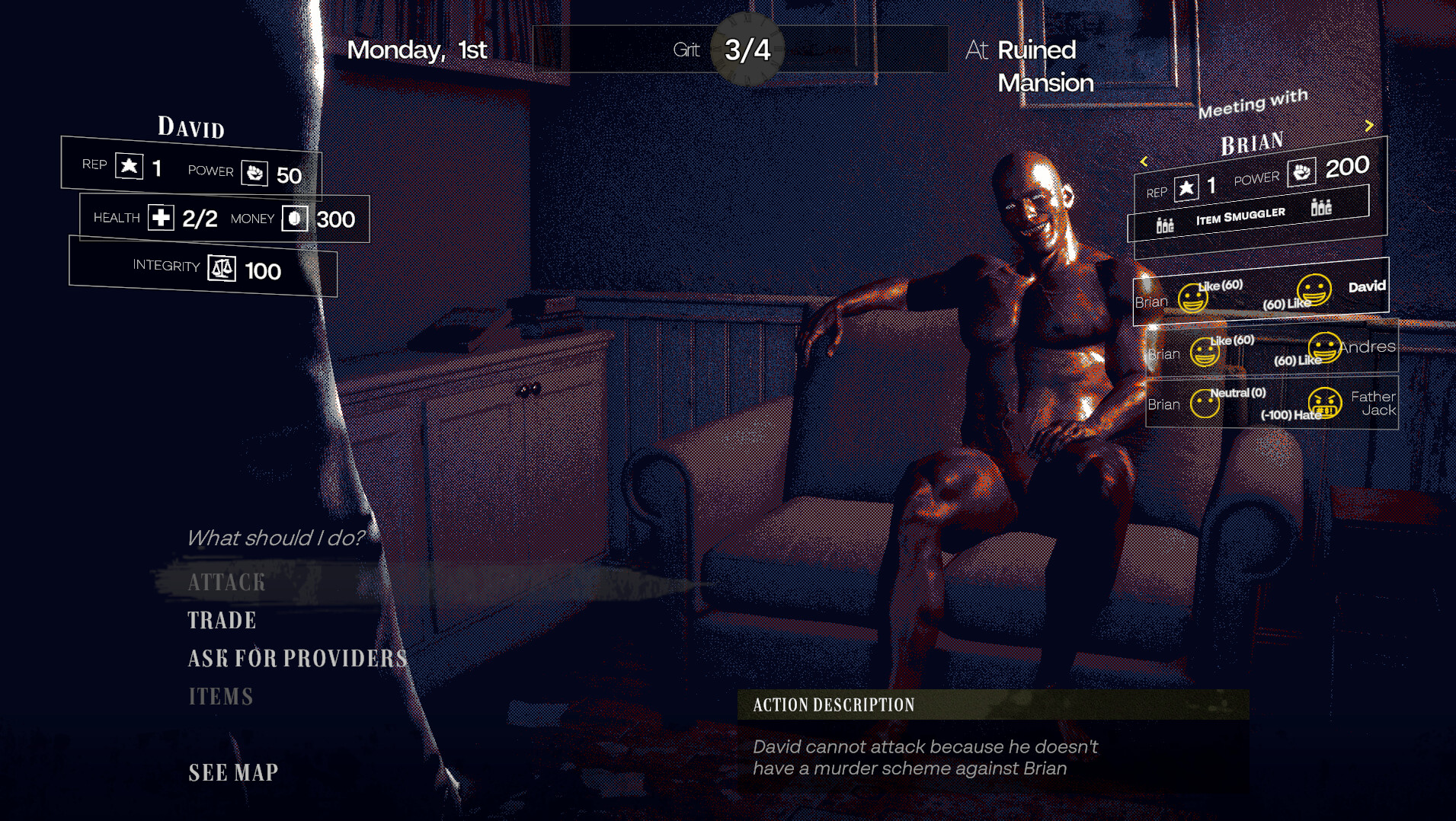Image resolution: width=1456 pixels, height=821 pixels.
Task: Click the left yellow chevron near Brian's panel
Action: click(1145, 161)
